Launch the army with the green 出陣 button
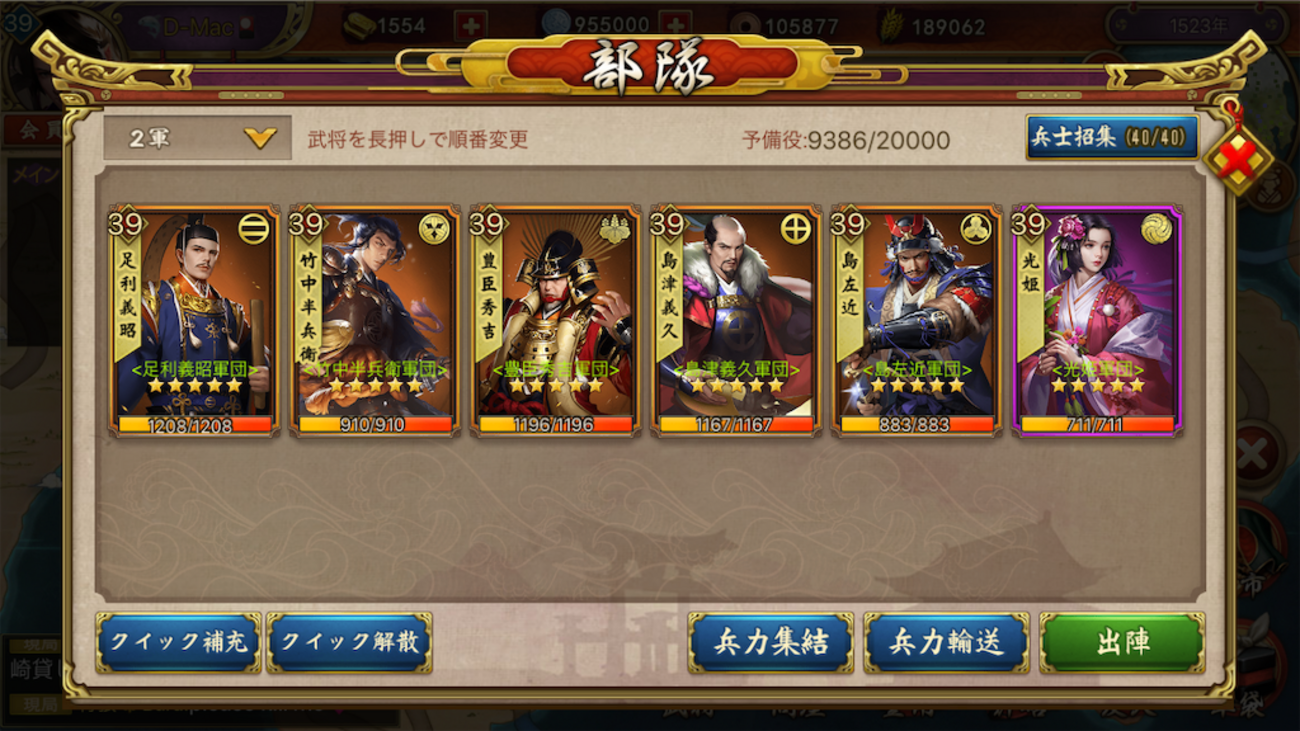Viewport: 1300px width, 731px height. (x=1122, y=642)
